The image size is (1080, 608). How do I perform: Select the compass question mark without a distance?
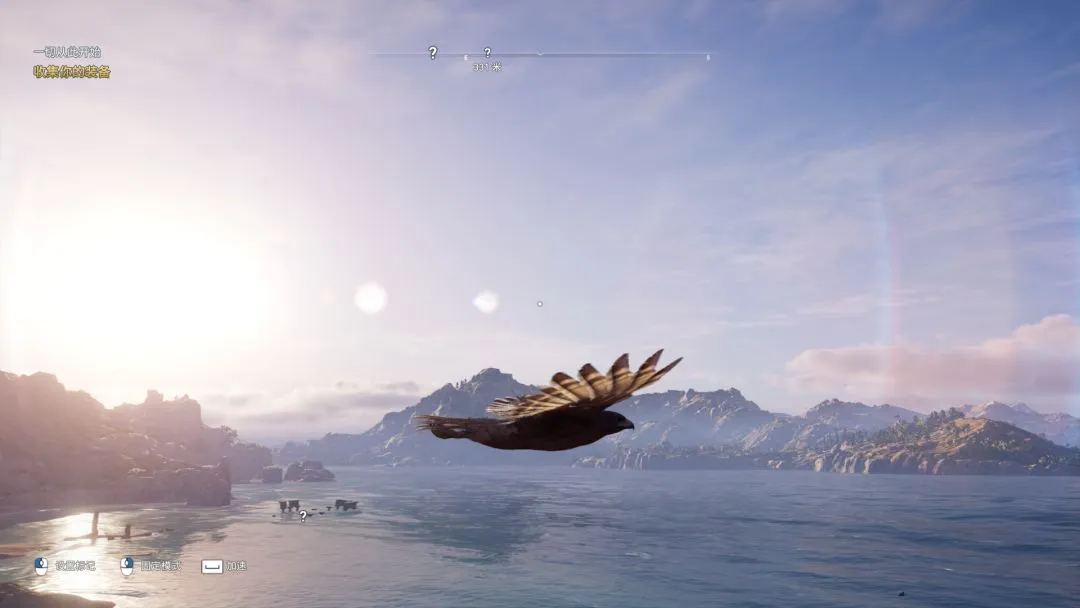point(432,52)
